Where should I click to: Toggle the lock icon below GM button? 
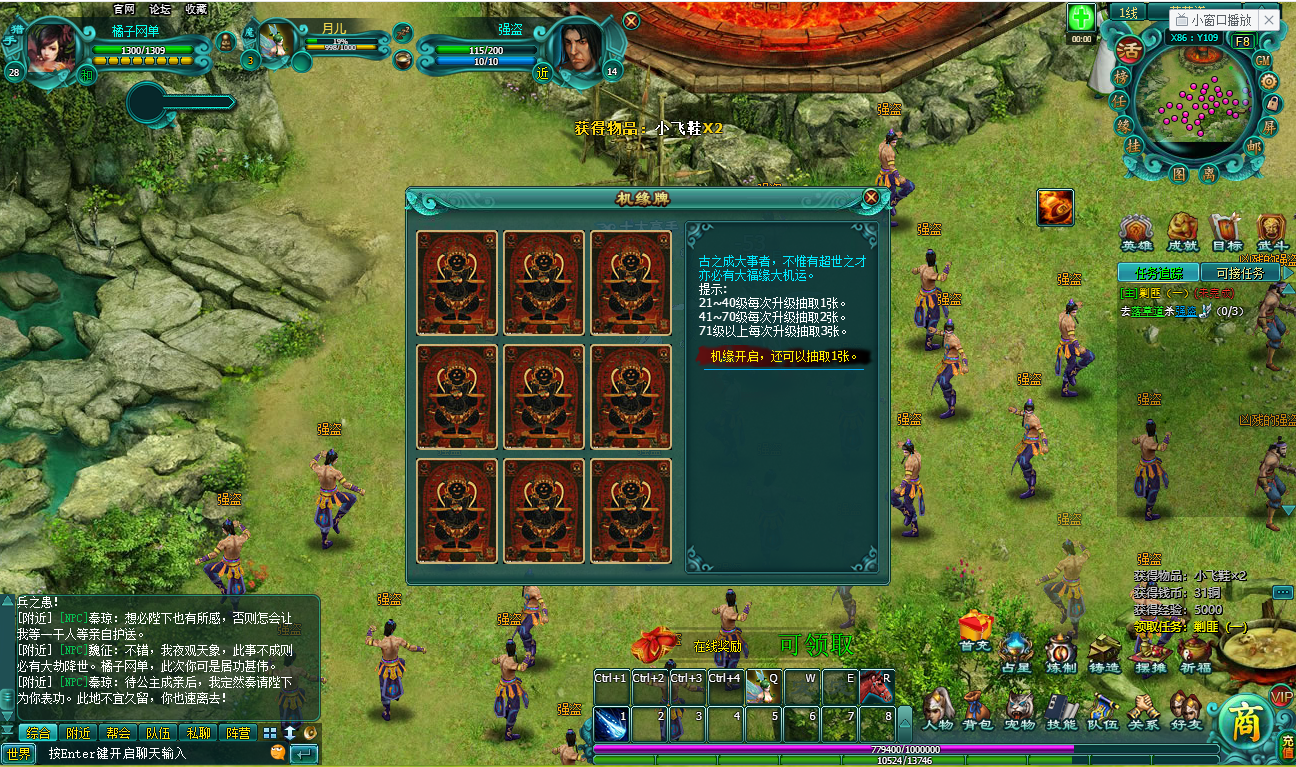click(1272, 104)
